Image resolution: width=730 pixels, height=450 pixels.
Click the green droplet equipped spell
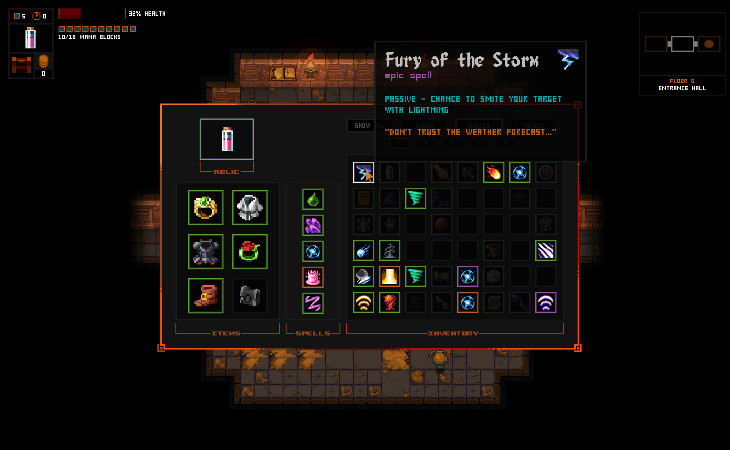tap(313, 199)
